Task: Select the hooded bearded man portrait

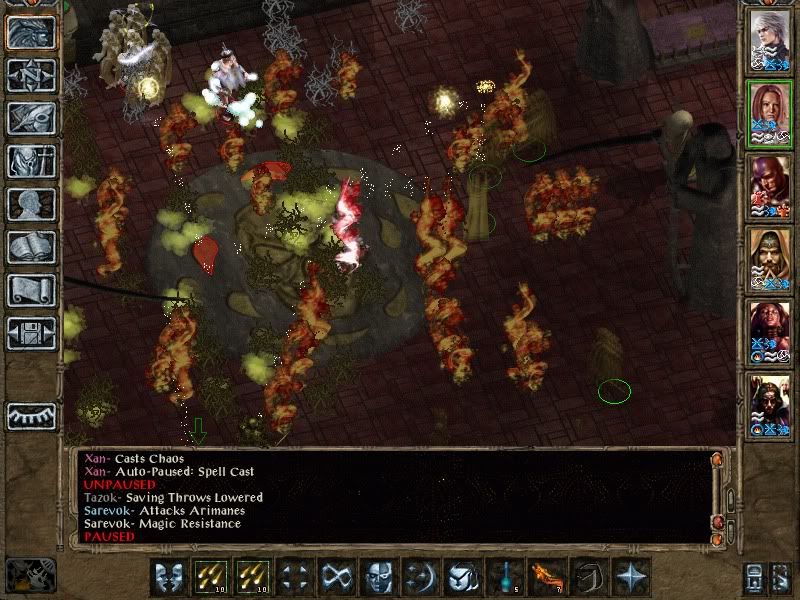Action: (771, 260)
